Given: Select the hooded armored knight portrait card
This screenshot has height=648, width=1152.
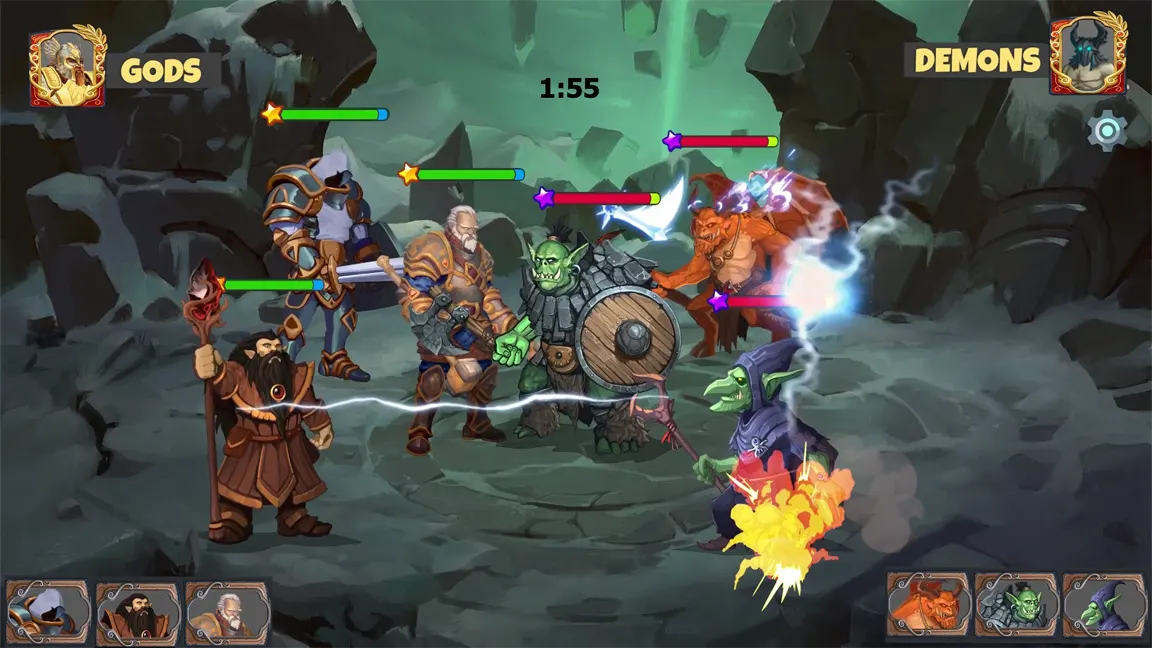Looking at the screenshot, I should (x=48, y=611).
